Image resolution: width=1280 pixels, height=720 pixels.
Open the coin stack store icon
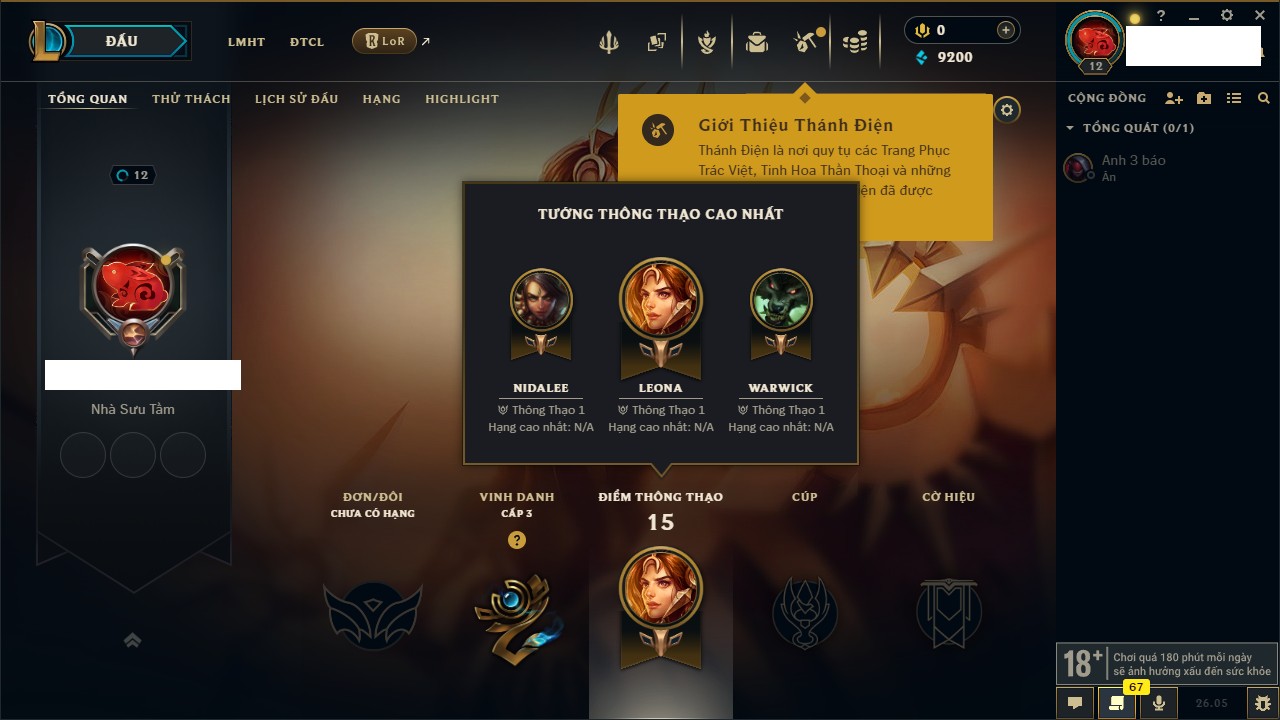click(x=854, y=42)
